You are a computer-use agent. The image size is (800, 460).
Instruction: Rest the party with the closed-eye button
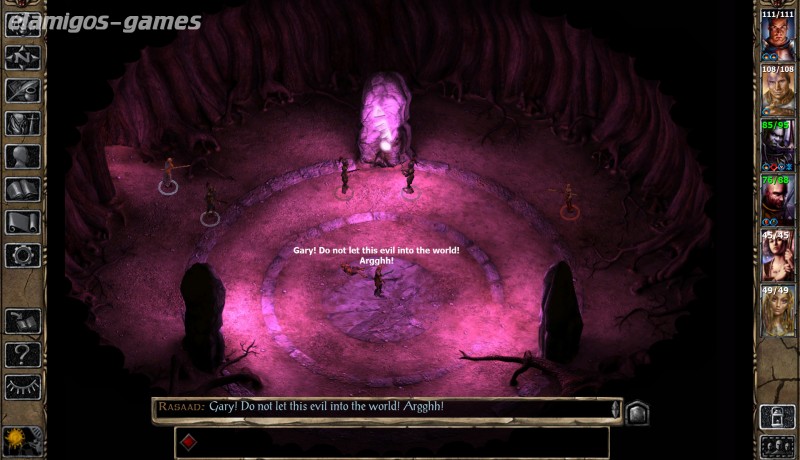click(22, 386)
